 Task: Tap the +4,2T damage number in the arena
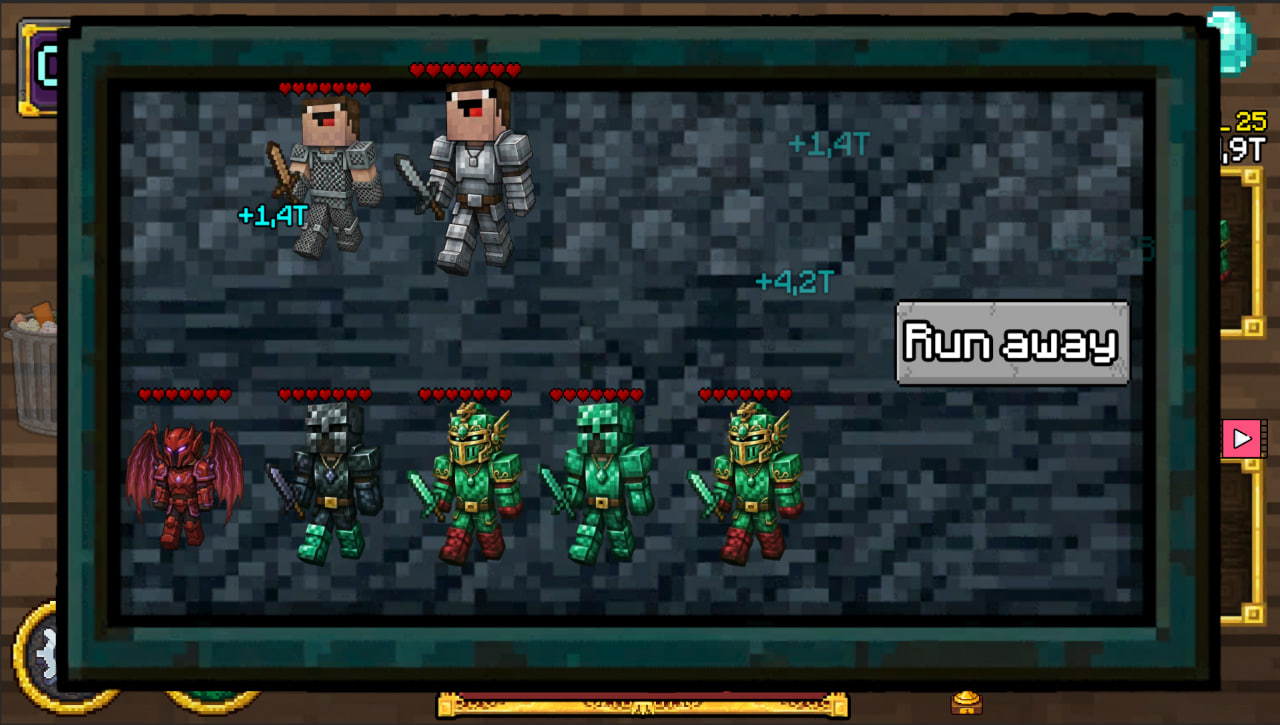[x=793, y=282]
